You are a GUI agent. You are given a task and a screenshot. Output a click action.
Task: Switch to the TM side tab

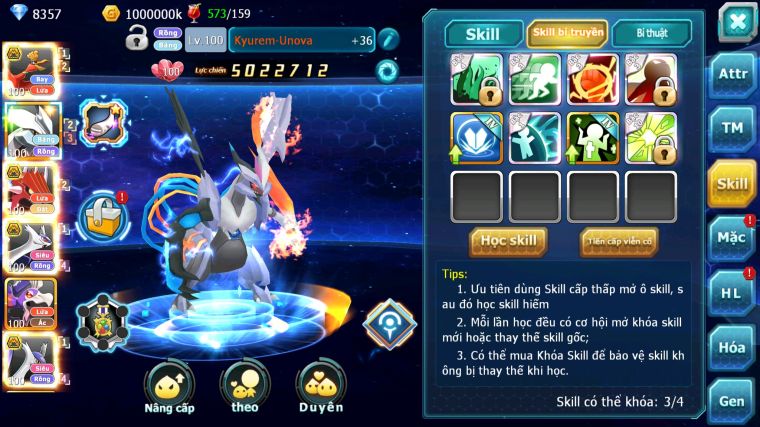(x=732, y=128)
